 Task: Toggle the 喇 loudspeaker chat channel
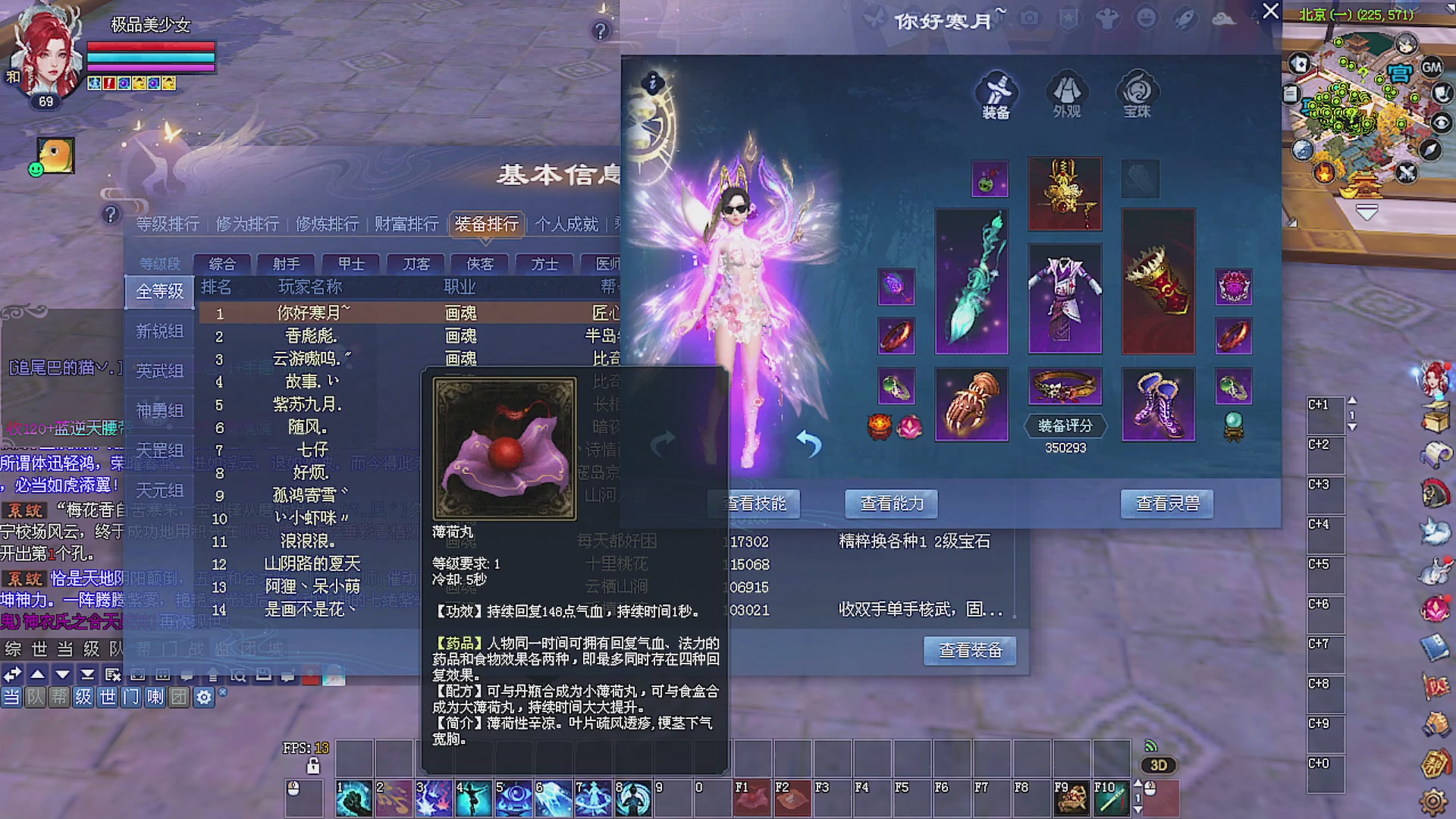pyautogui.click(x=155, y=698)
